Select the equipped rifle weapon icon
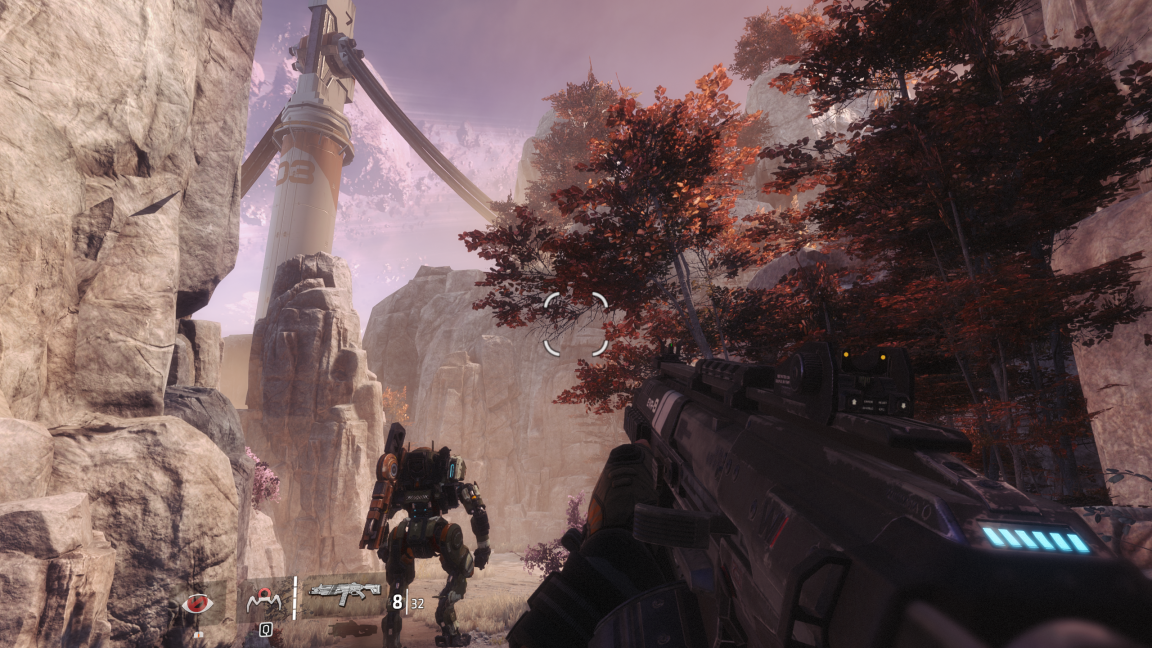 click(344, 593)
